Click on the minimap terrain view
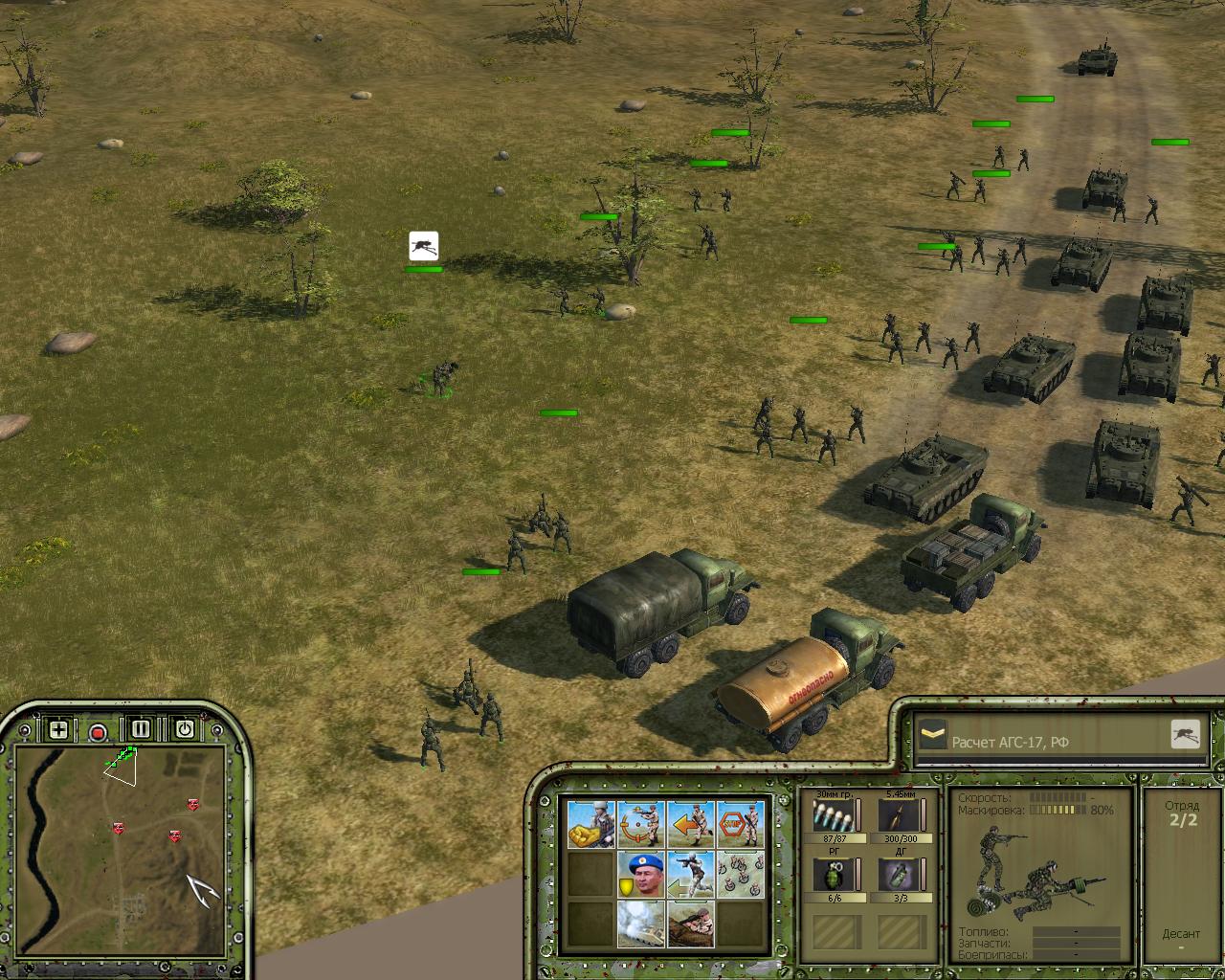 tap(120, 852)
